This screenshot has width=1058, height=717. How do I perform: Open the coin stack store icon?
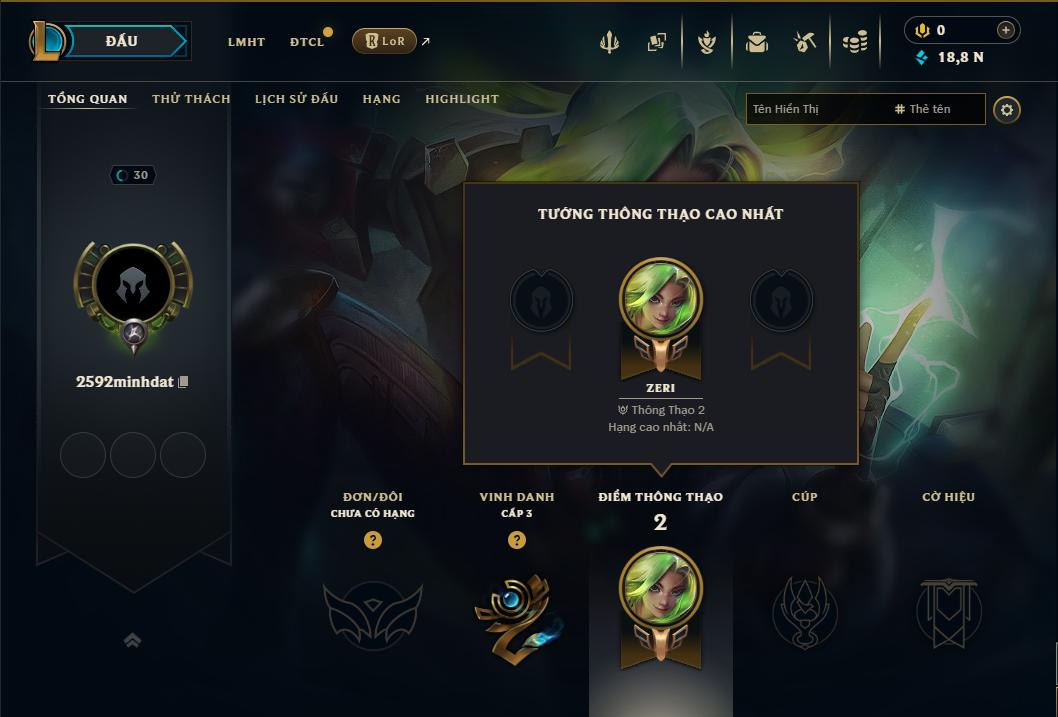855,43
